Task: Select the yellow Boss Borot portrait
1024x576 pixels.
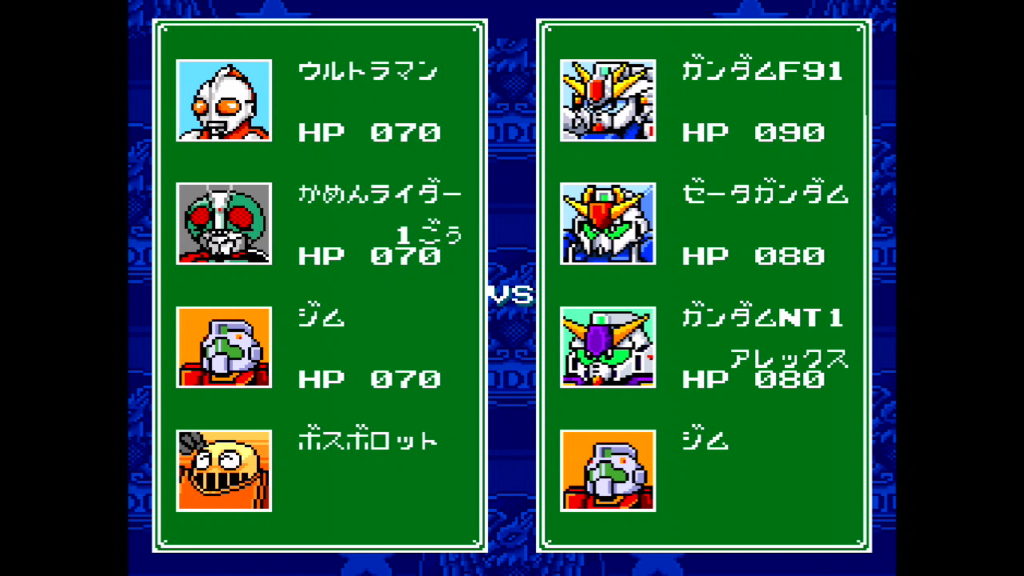Action: click(x=224, y=470)
